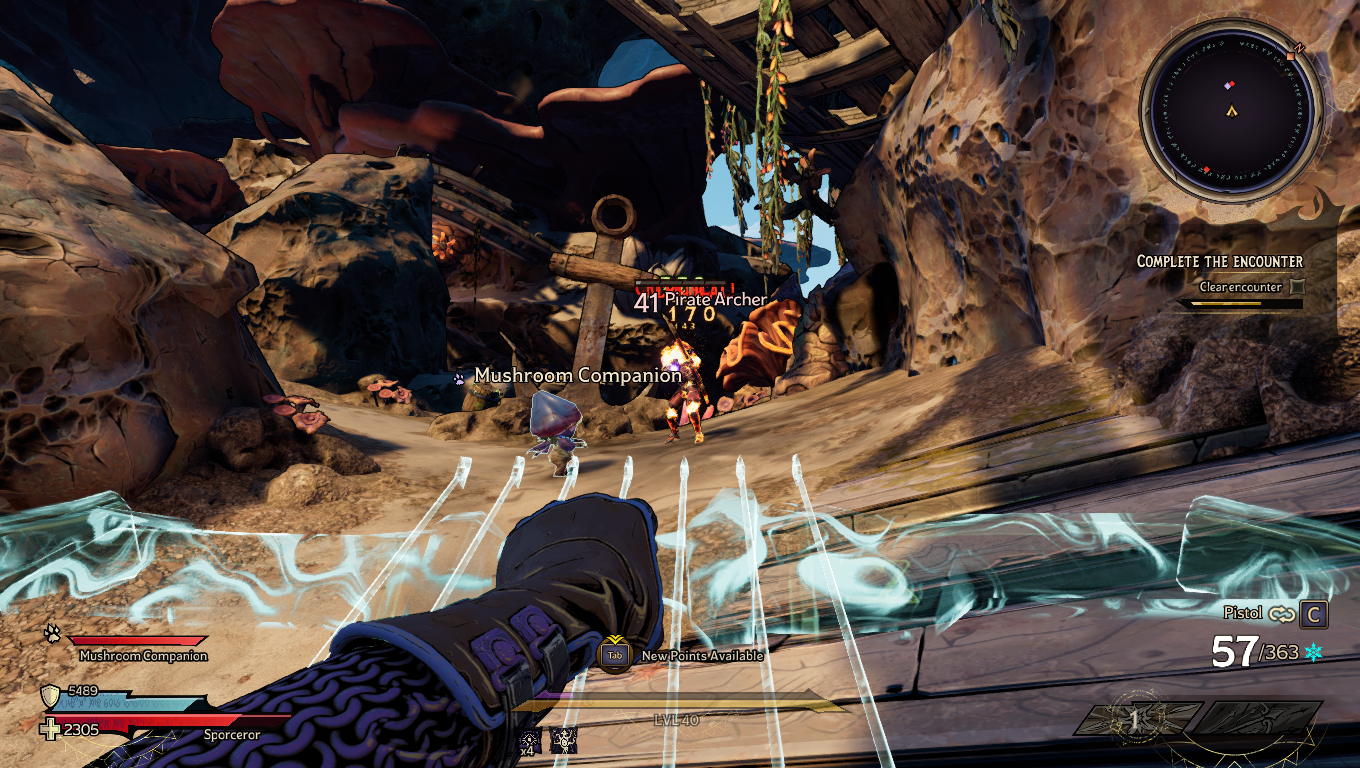
Task: Open the Complete the Encounter objective tracker
Action: click(1220, 261)
